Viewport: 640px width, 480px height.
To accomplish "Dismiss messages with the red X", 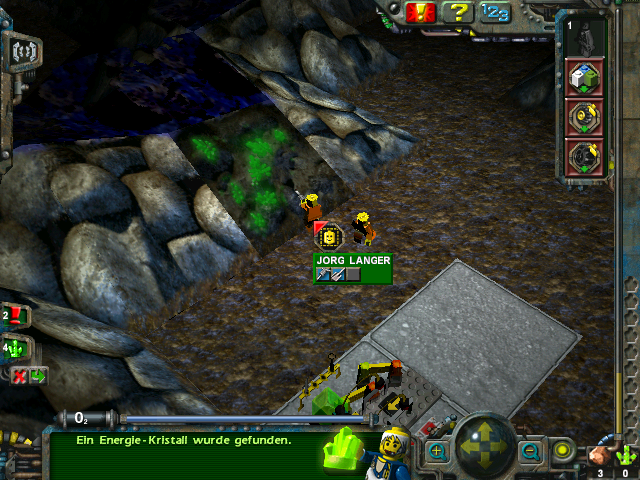I will [x=19, y=376].
